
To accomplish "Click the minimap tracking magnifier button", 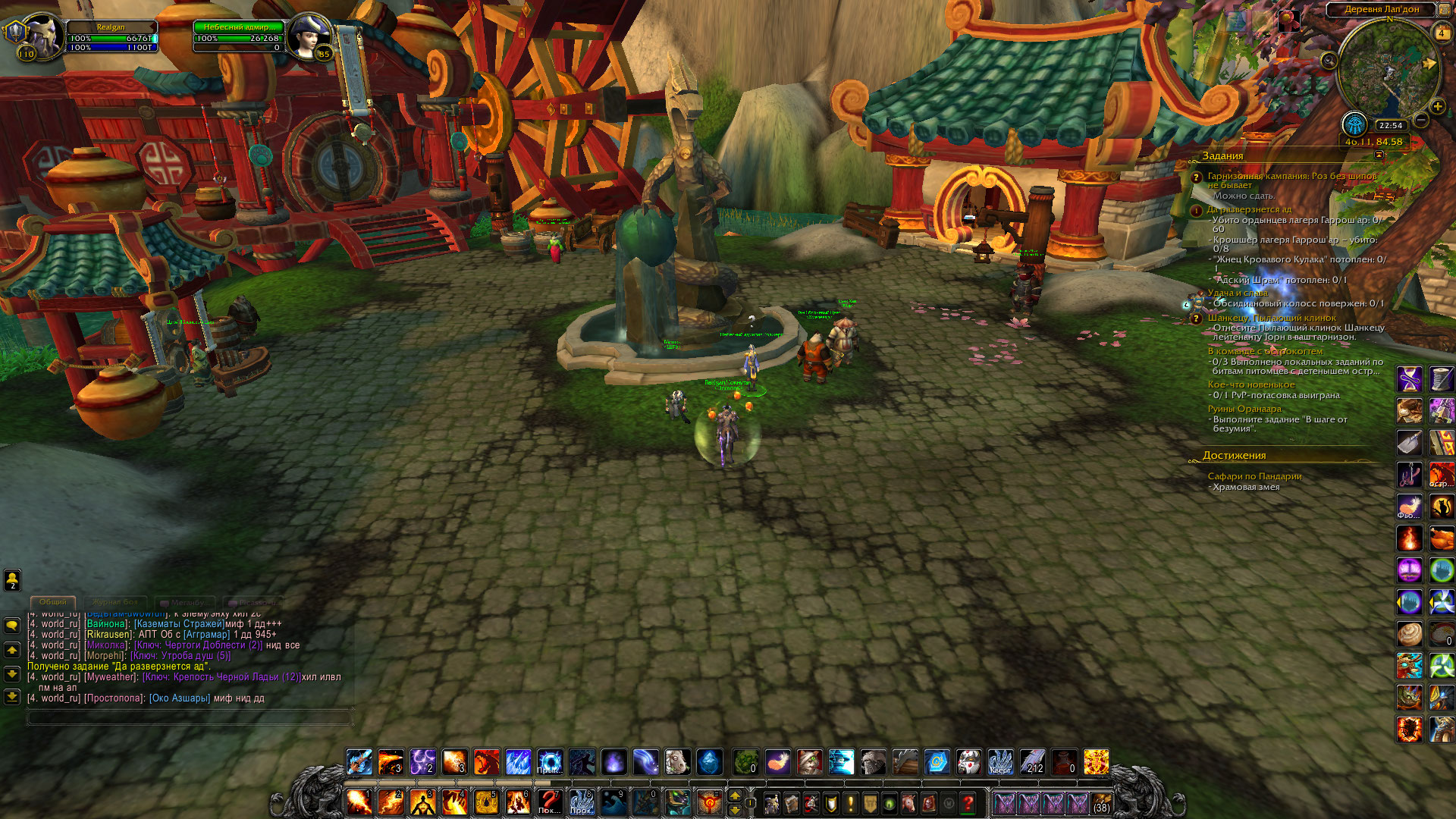I will [x=1329, y=61].
